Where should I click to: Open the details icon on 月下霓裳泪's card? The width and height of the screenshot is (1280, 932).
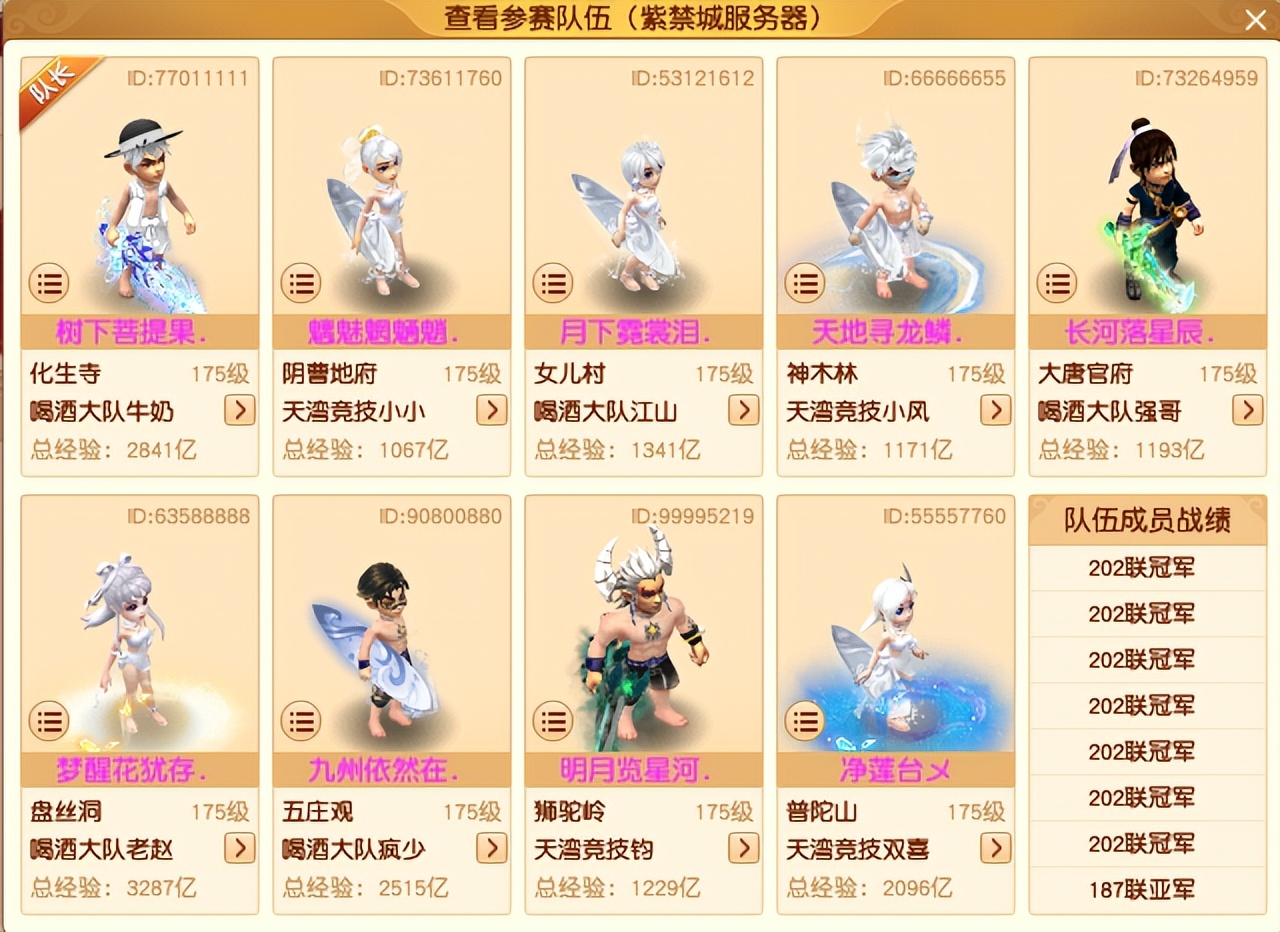coord(551,284)
